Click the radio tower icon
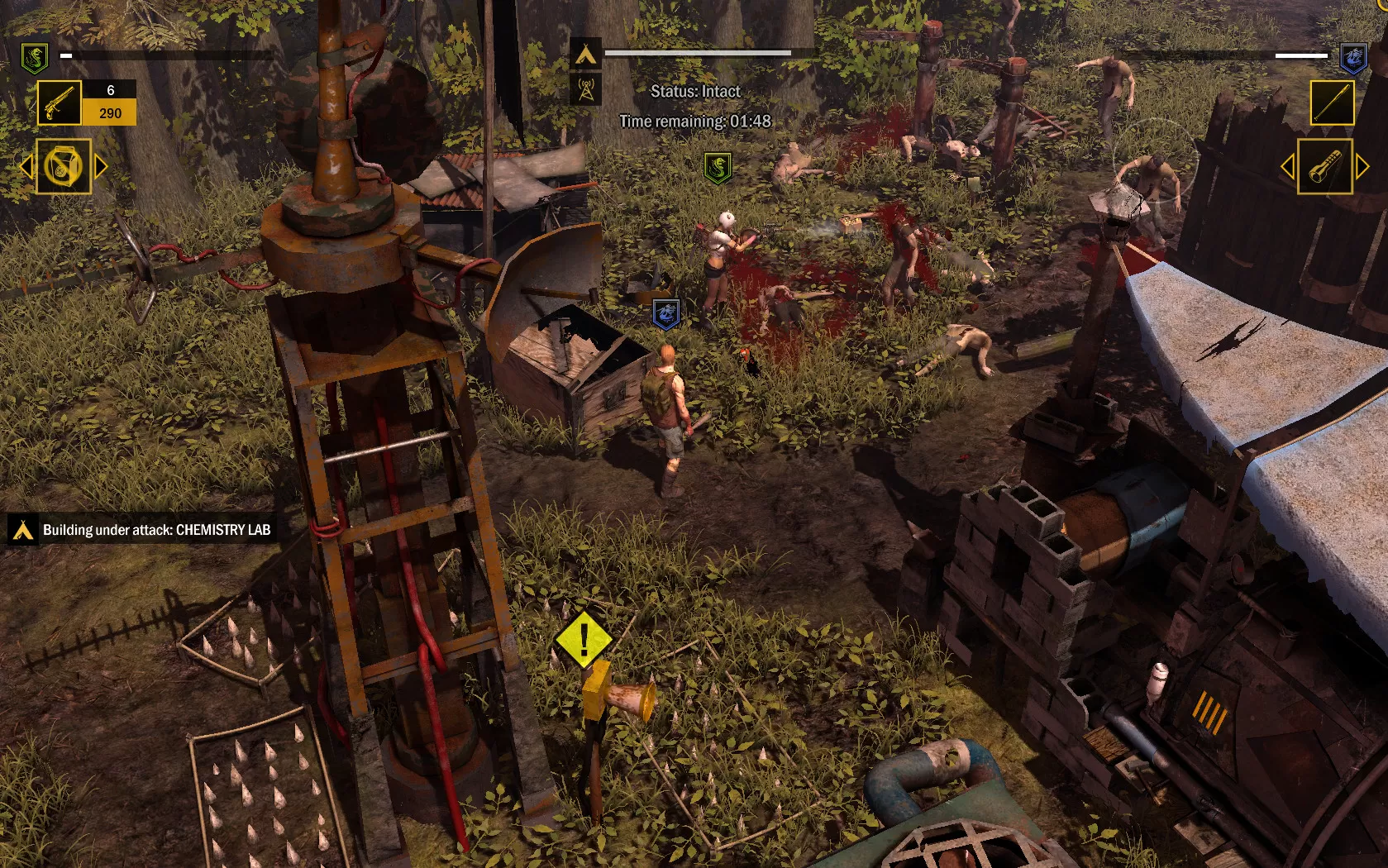The width and height of the screenshot is (1388, 868). click(585, 89)
